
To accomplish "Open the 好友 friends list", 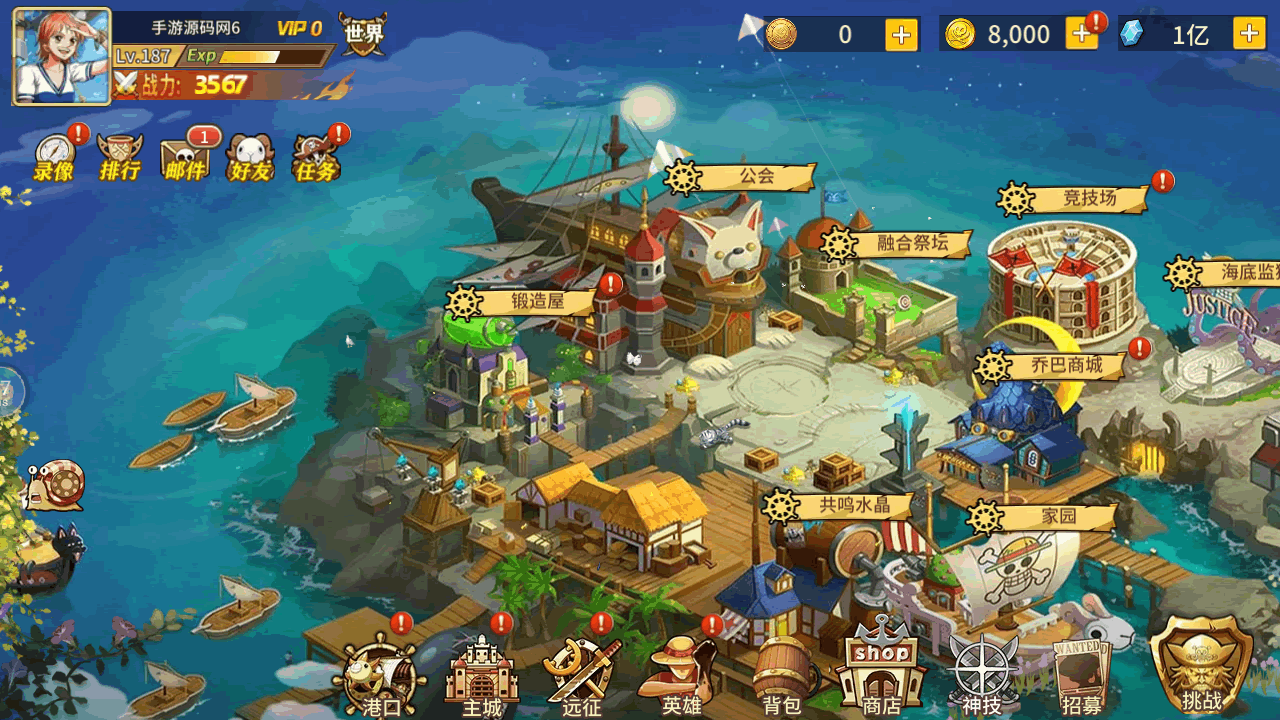I will [250, 158].
